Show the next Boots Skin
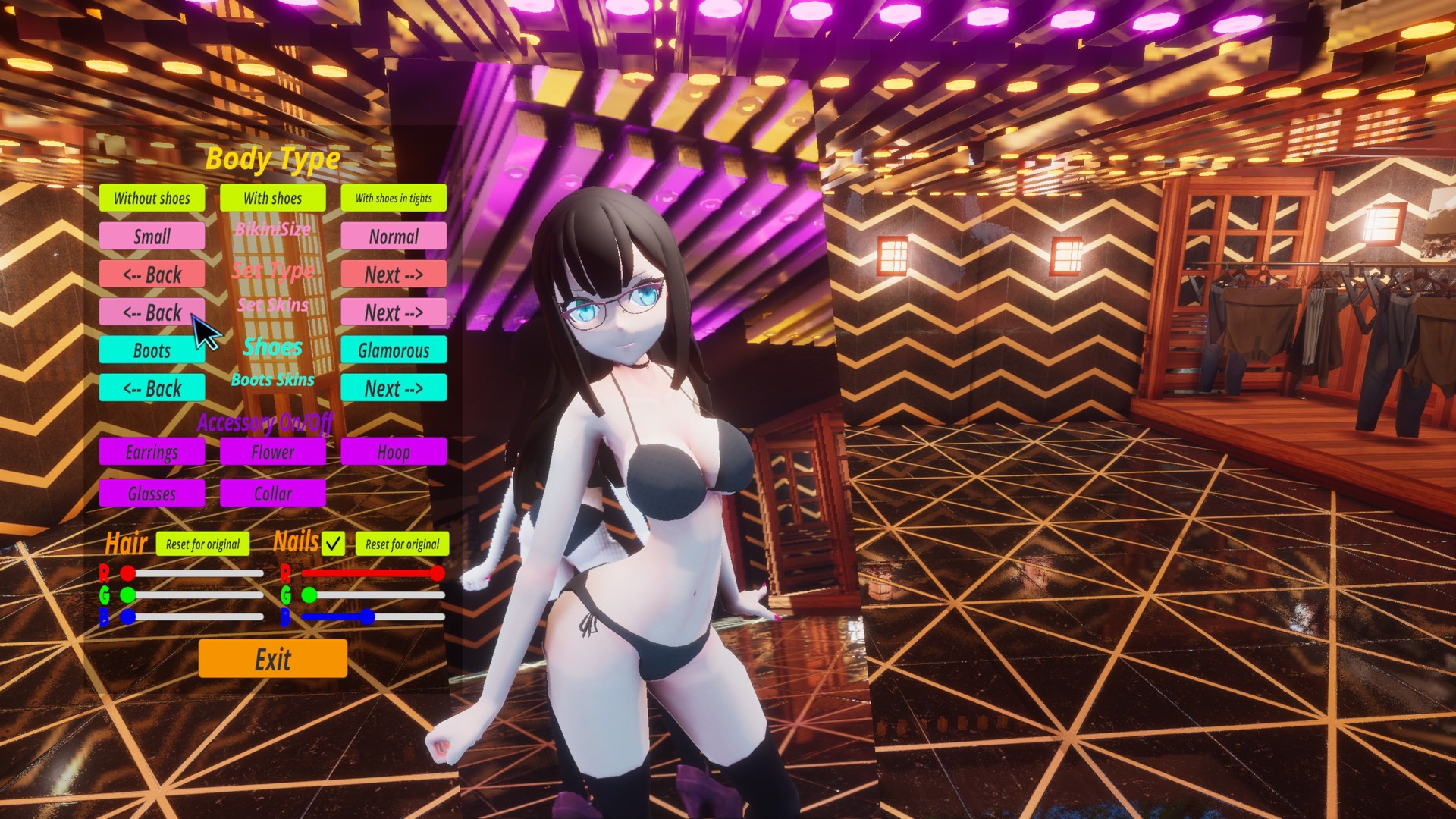 [394, 388]
